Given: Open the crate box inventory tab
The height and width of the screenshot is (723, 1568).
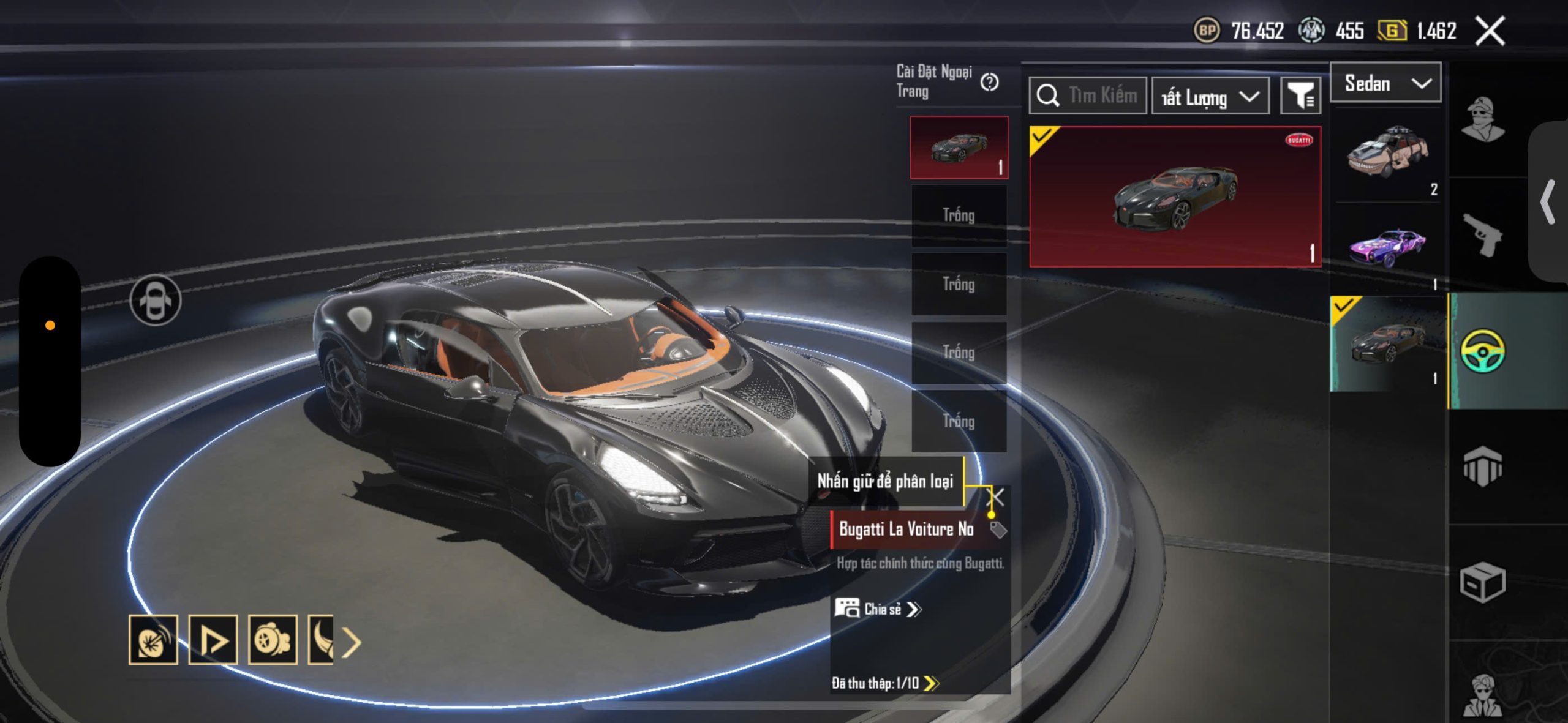Looking at the screenshot, I should click(1482, 582).
